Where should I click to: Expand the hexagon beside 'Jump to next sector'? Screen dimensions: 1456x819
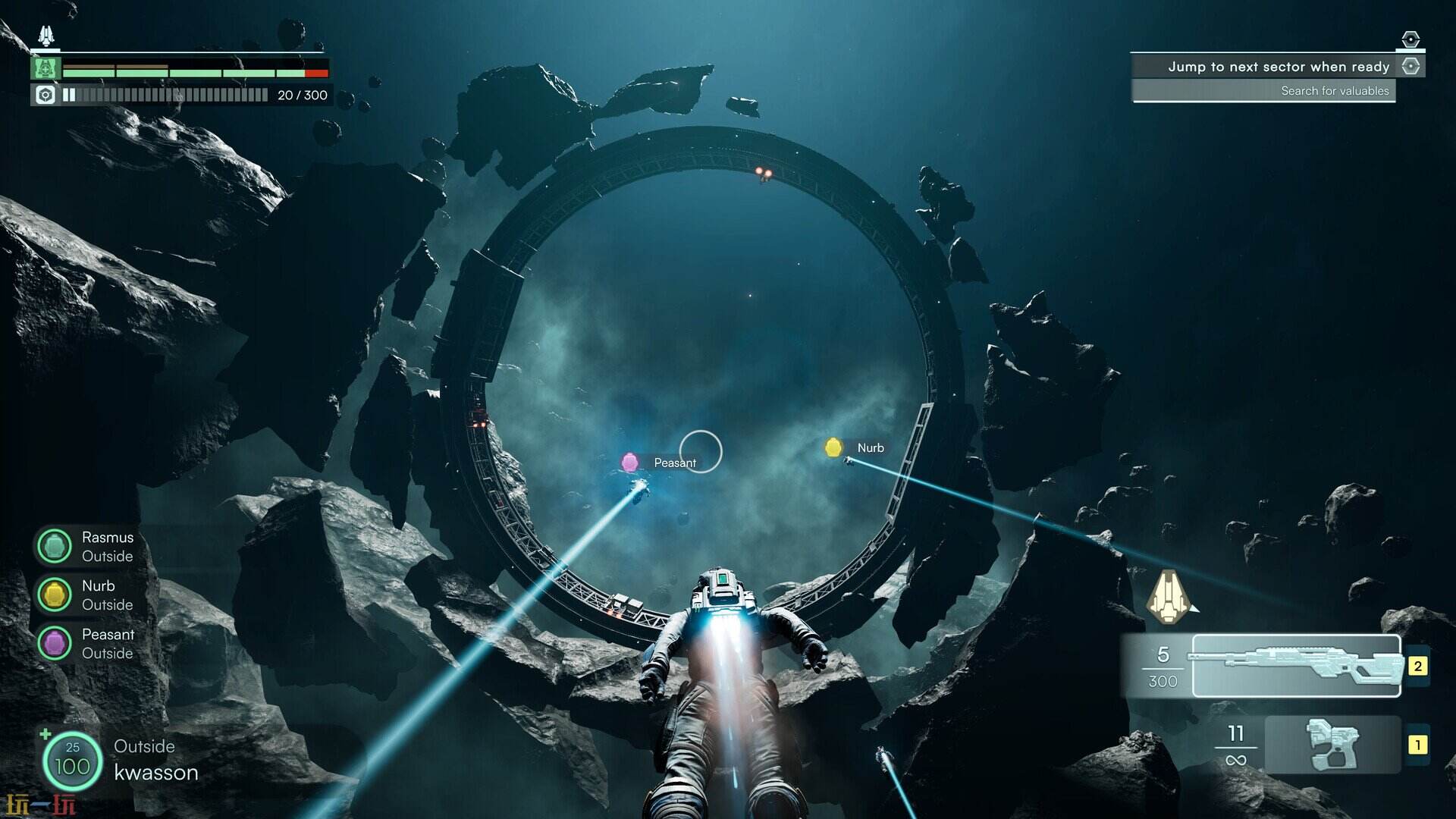(x=1412, y=67)
